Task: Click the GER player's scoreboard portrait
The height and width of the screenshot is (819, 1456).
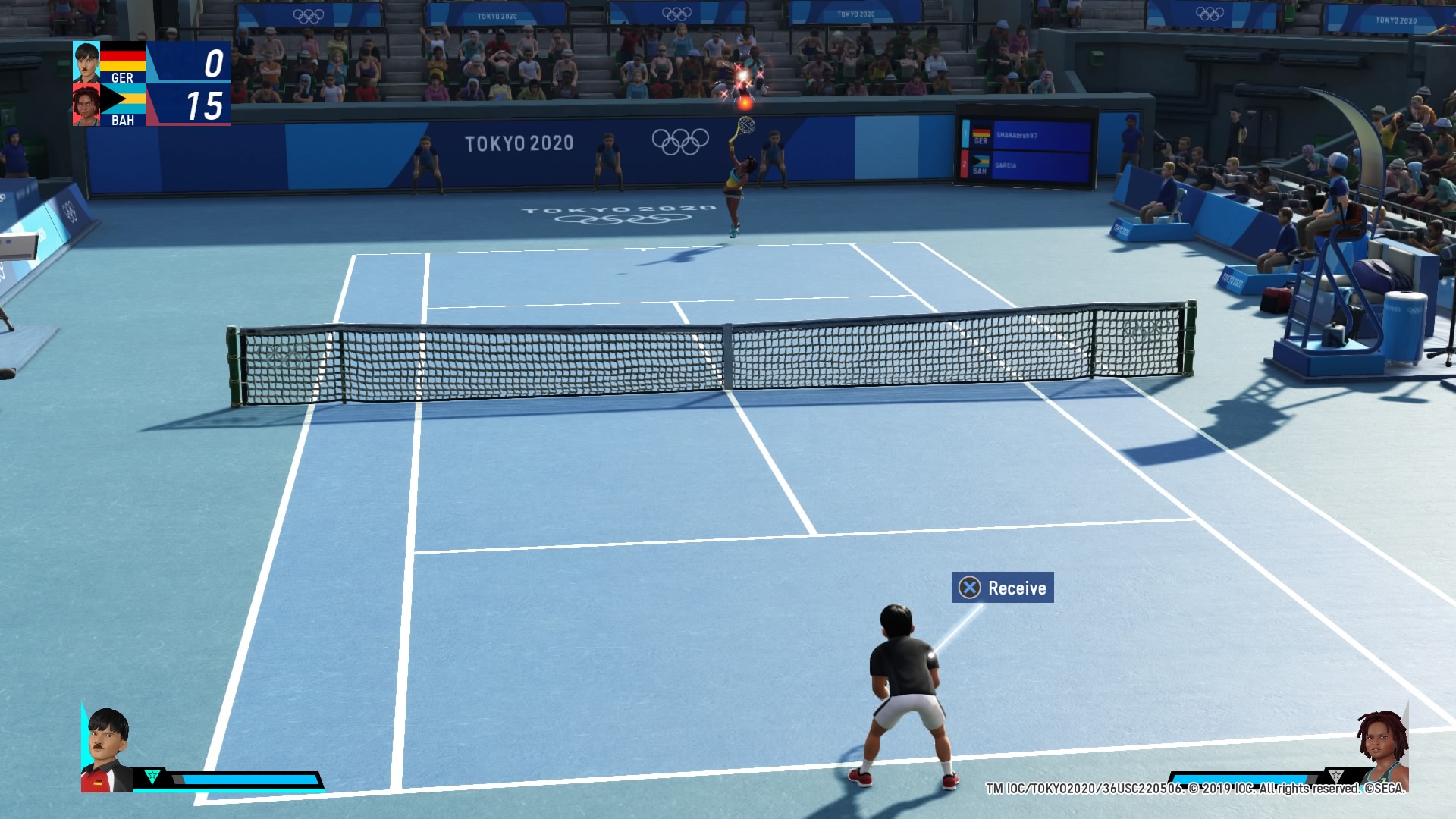Action: tap(86, 62)
